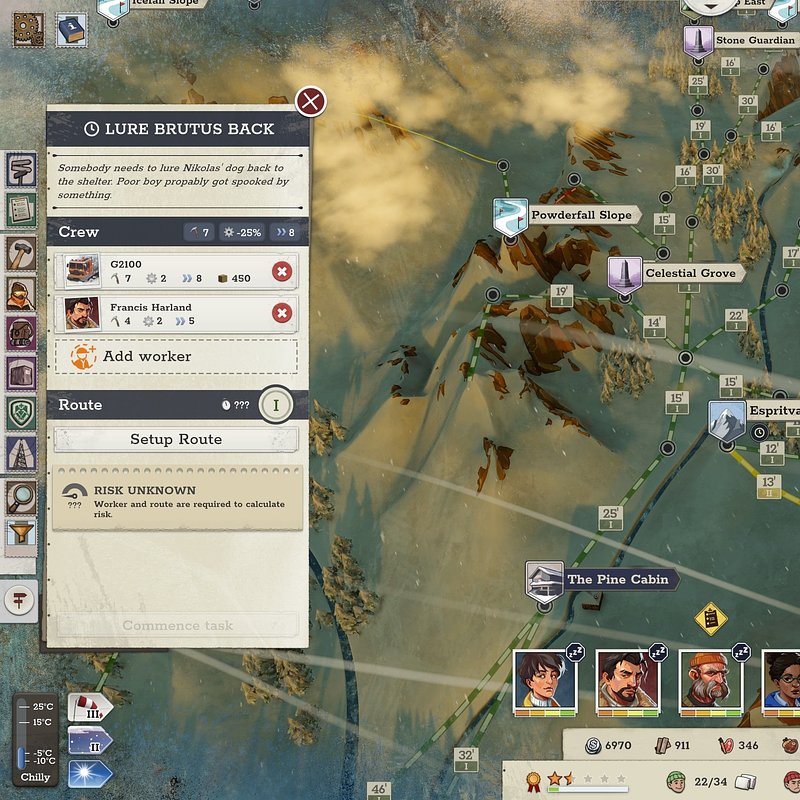The height and width of the screenshot is (800, 800).
Task: Open the blue info book
Action: (70, 27)
